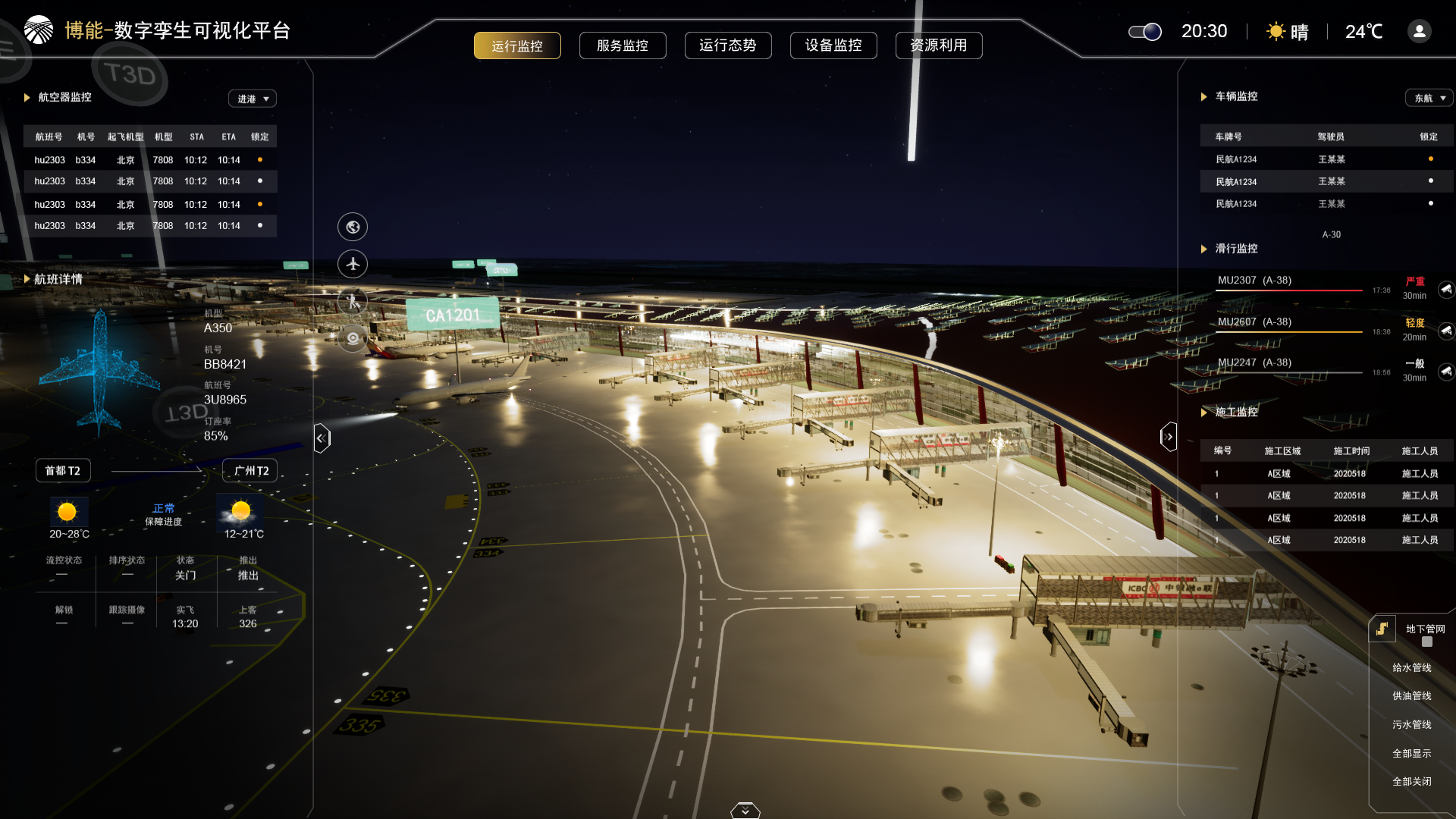This screenshot has height=819, width=1456.
Task: Go to the 资源利用 tab
Action: click(939, 45)
